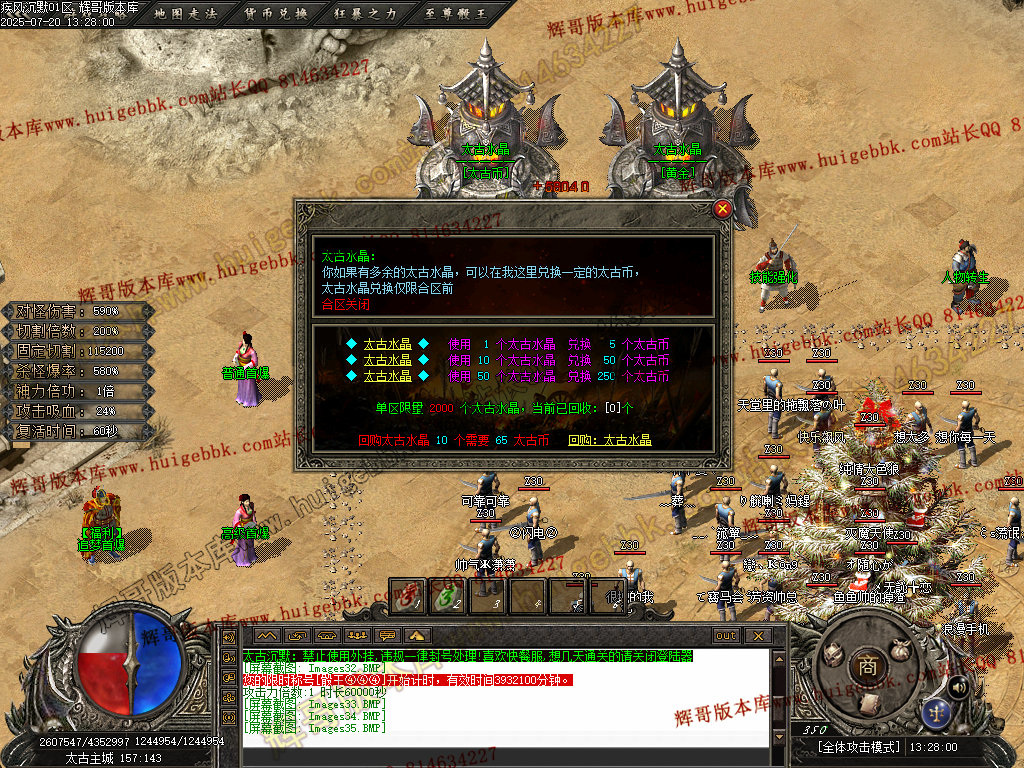Close the chat panel with its X button

tap(758, 636)
